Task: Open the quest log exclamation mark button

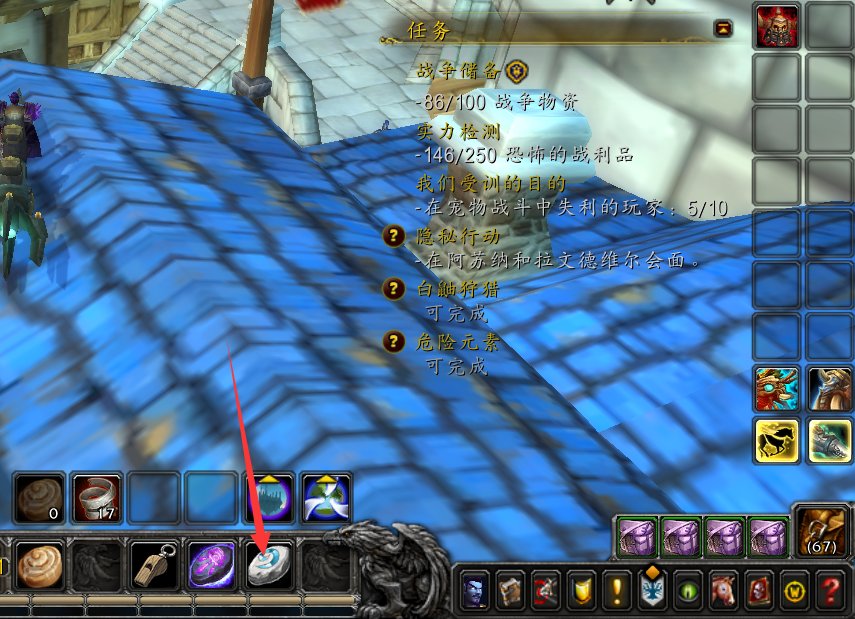Action: coord(618,590)
